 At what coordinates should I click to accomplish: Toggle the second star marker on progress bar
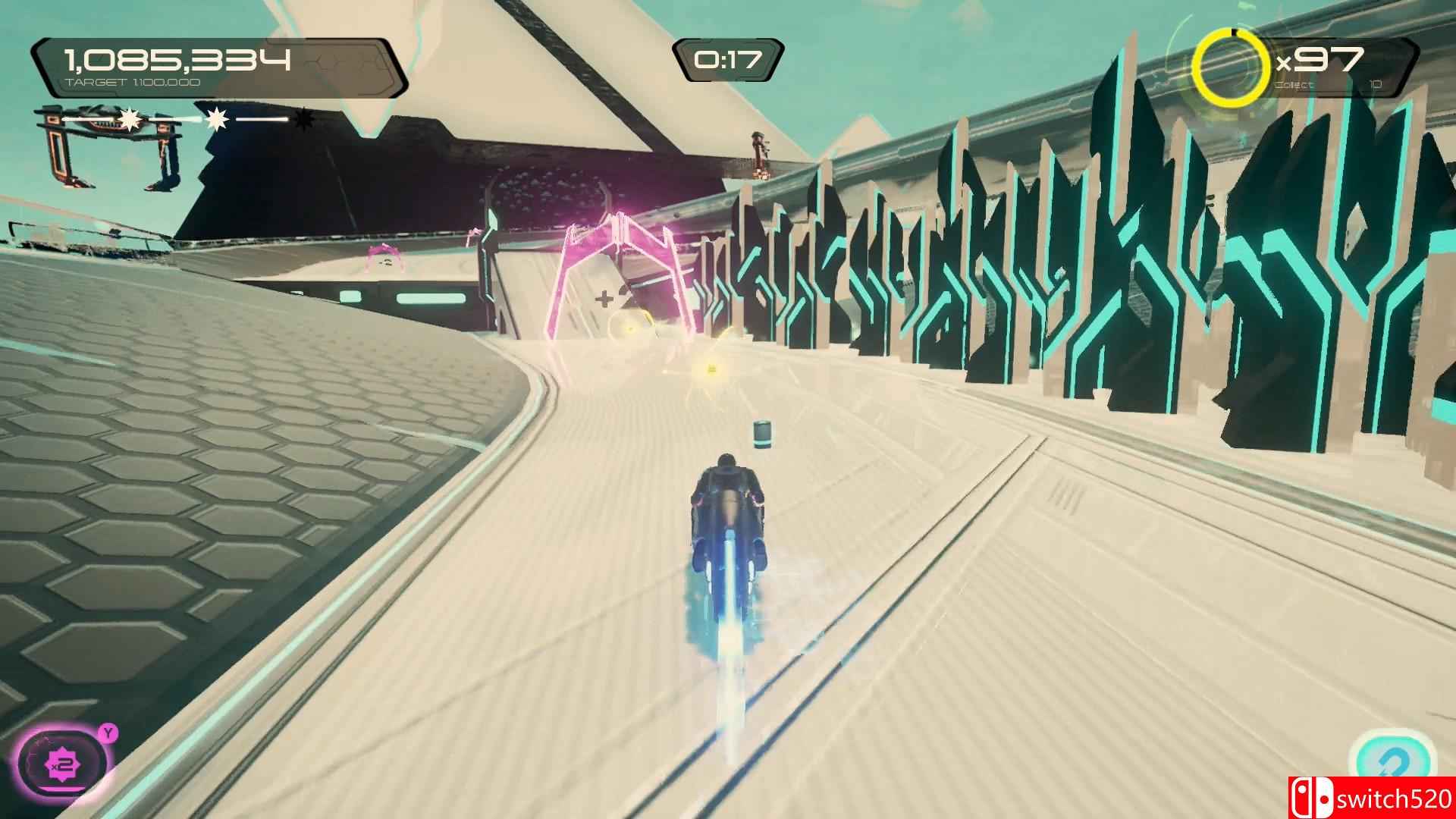tap(217, 118)
